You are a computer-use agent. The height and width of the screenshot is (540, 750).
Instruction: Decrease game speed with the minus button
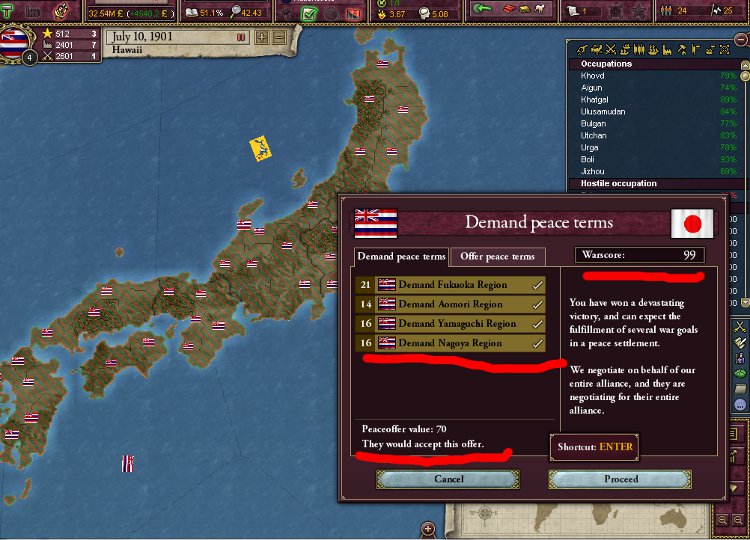[279, 37]
